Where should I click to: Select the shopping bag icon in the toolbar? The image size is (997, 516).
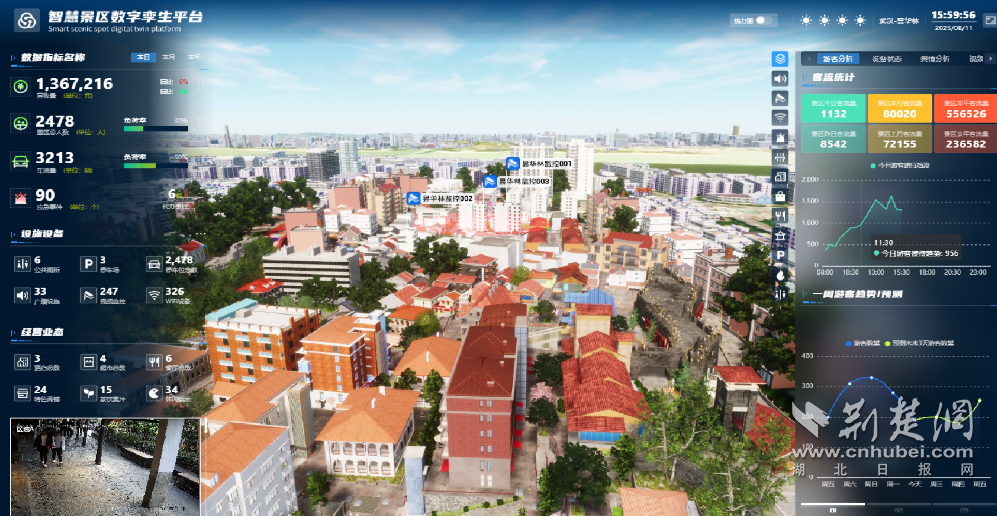[x=780, y=196]
